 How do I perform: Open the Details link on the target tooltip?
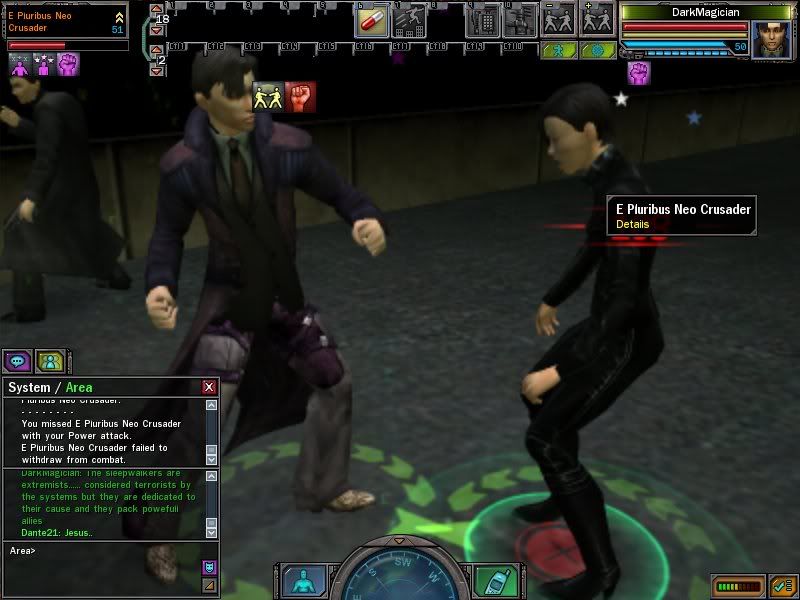632,224
